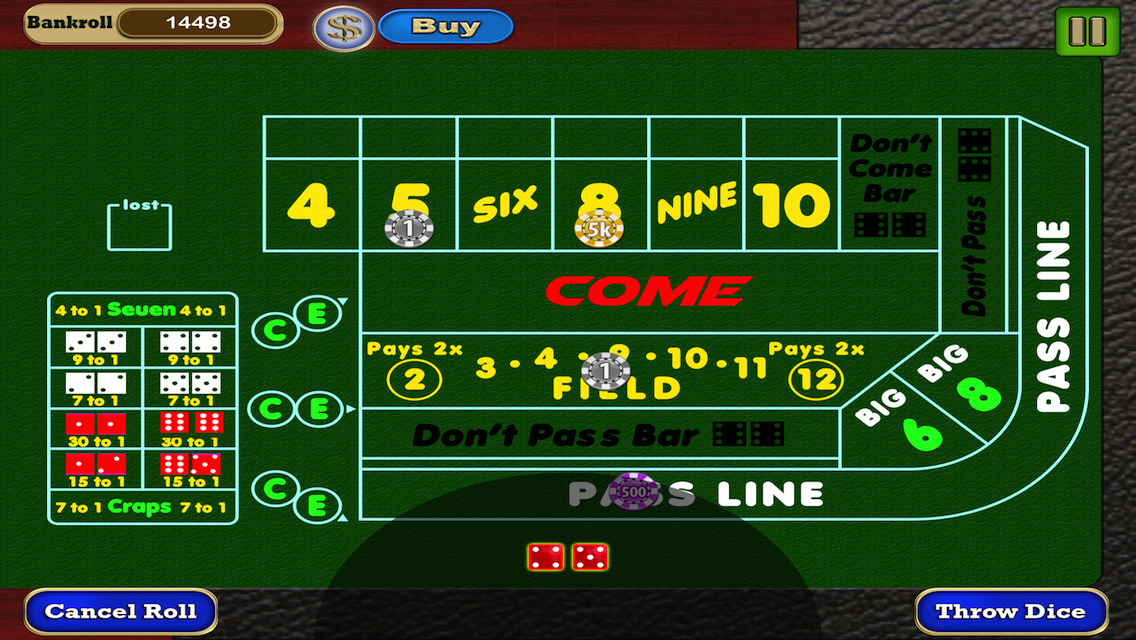Cancel the current roll
The image size is (1136, 640).
(121, 611)
